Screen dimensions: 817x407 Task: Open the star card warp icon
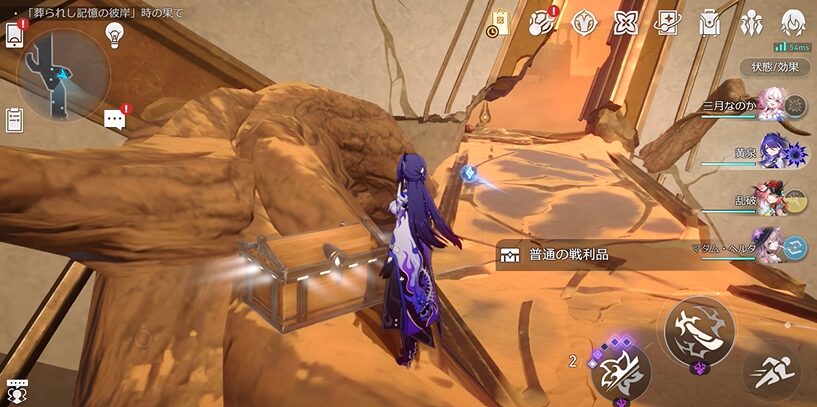click(667, 22)
